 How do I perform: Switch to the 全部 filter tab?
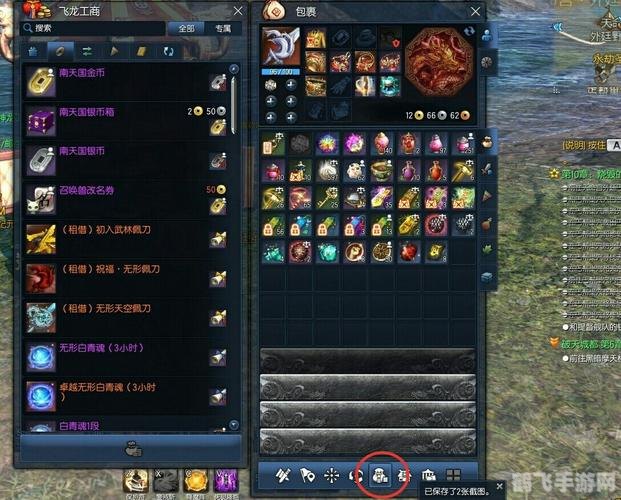tap(186, 28)
